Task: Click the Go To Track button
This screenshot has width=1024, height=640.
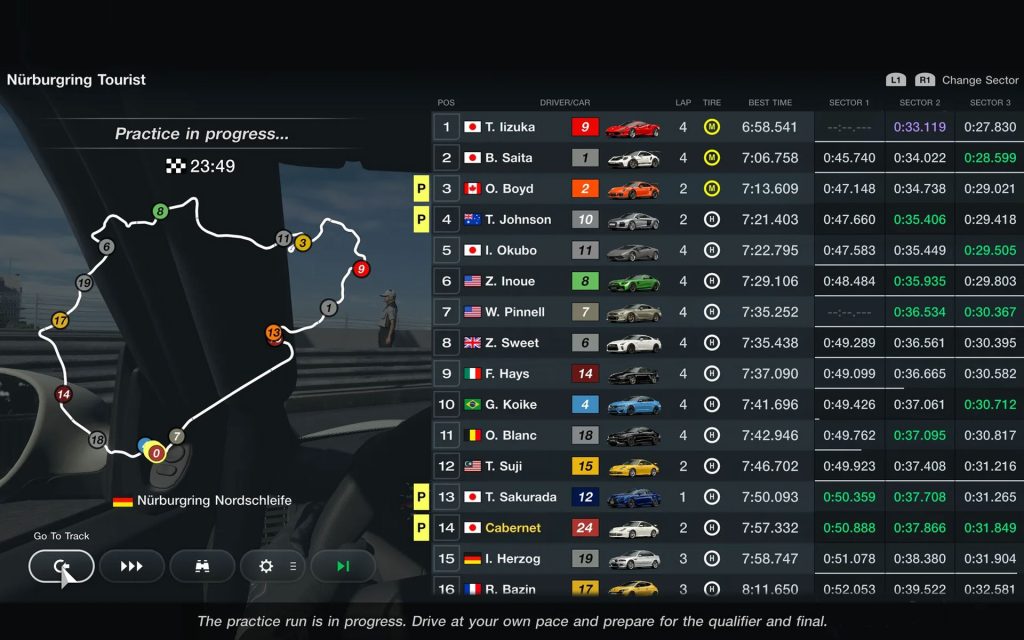Action: 62,566
